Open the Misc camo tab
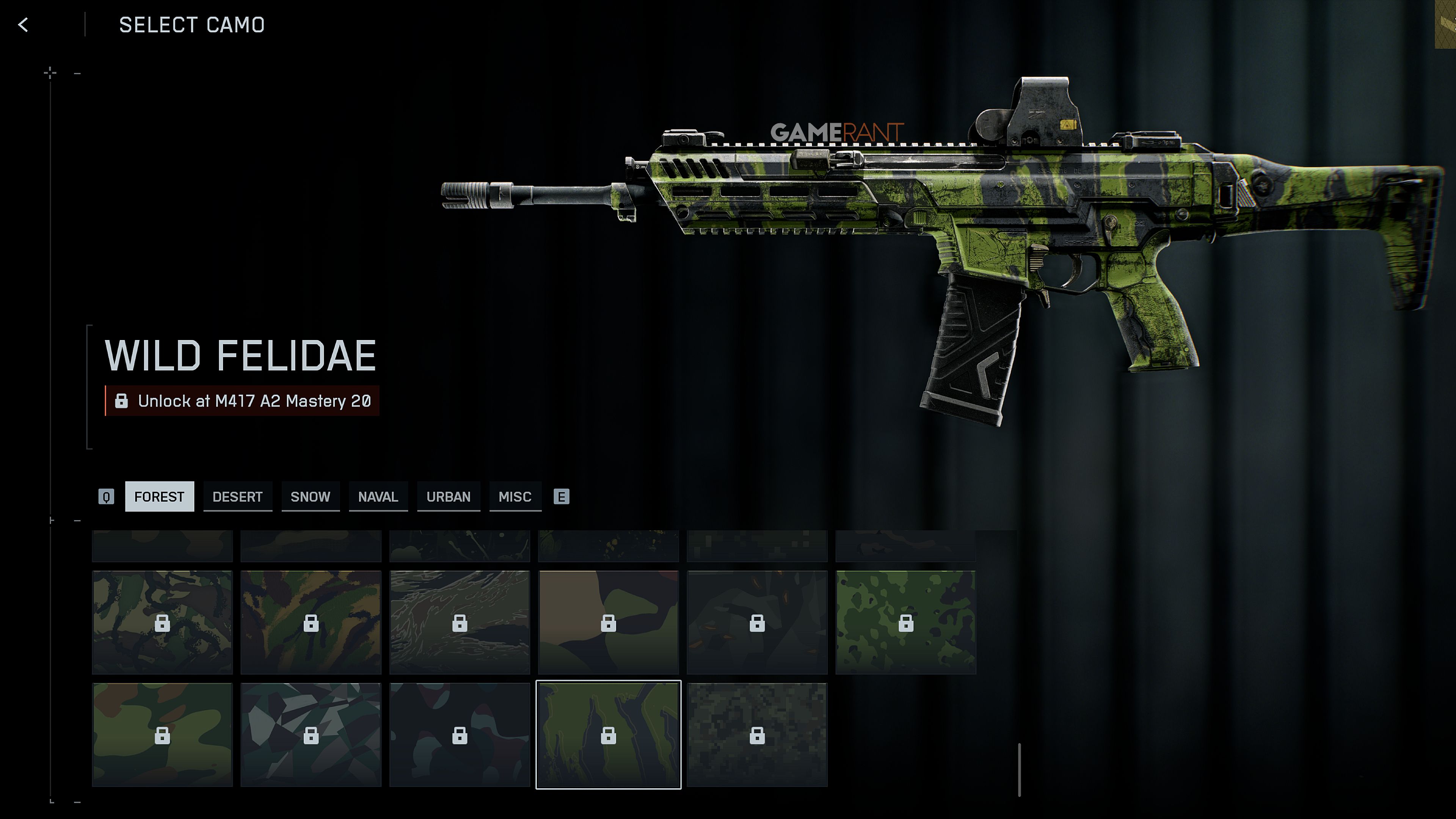This screenshot has height=819, width=1456. point(515,496)
